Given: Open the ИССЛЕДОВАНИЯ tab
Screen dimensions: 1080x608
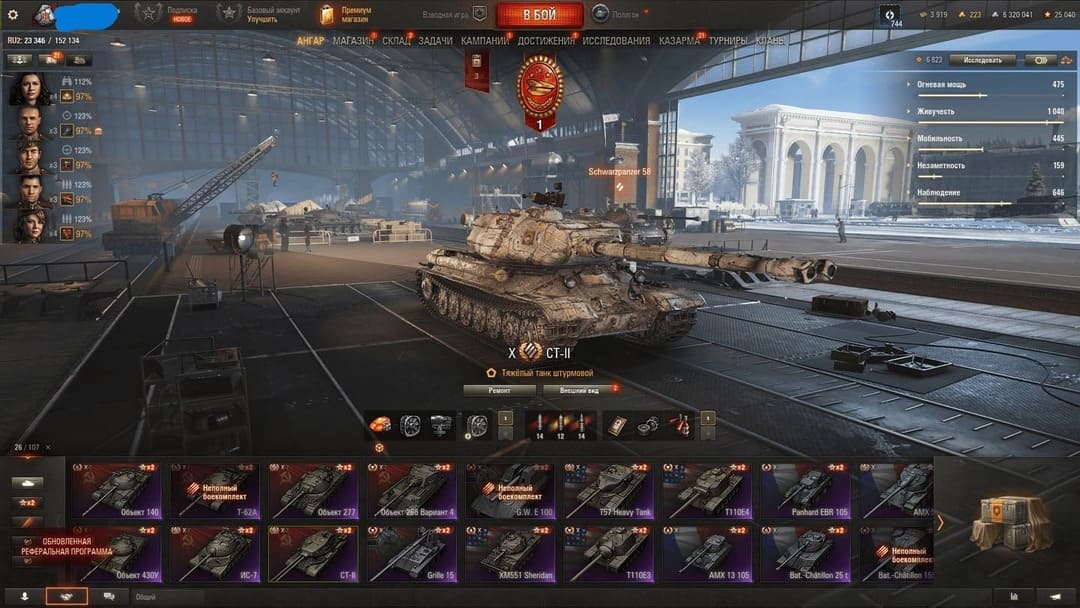Looking at the screenshot, I should pyautogui.click(x=616, y=41).
